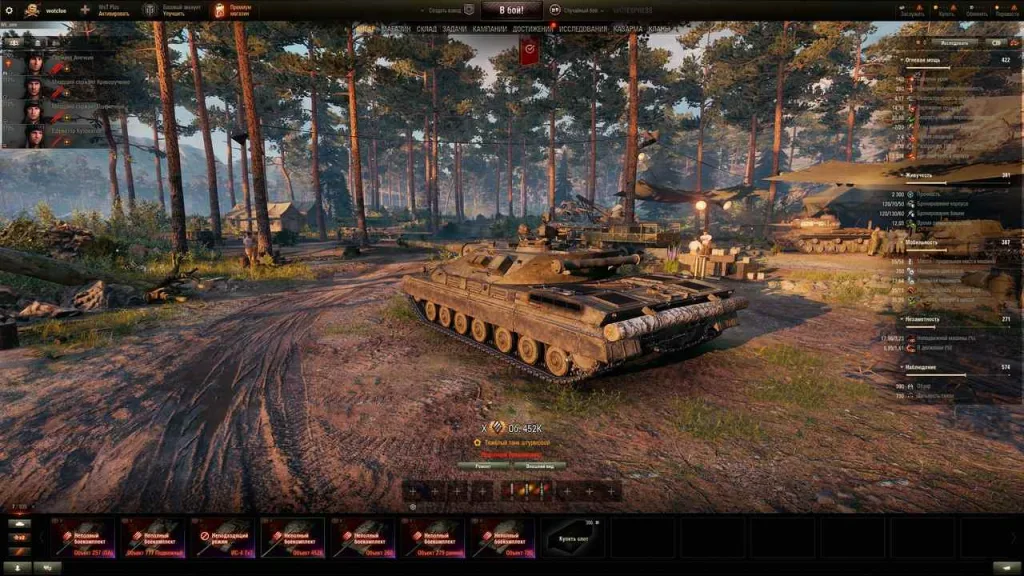Click the Исследовать button above tank stats
This screenshot has width=1024, height=576.
(954, 43)
